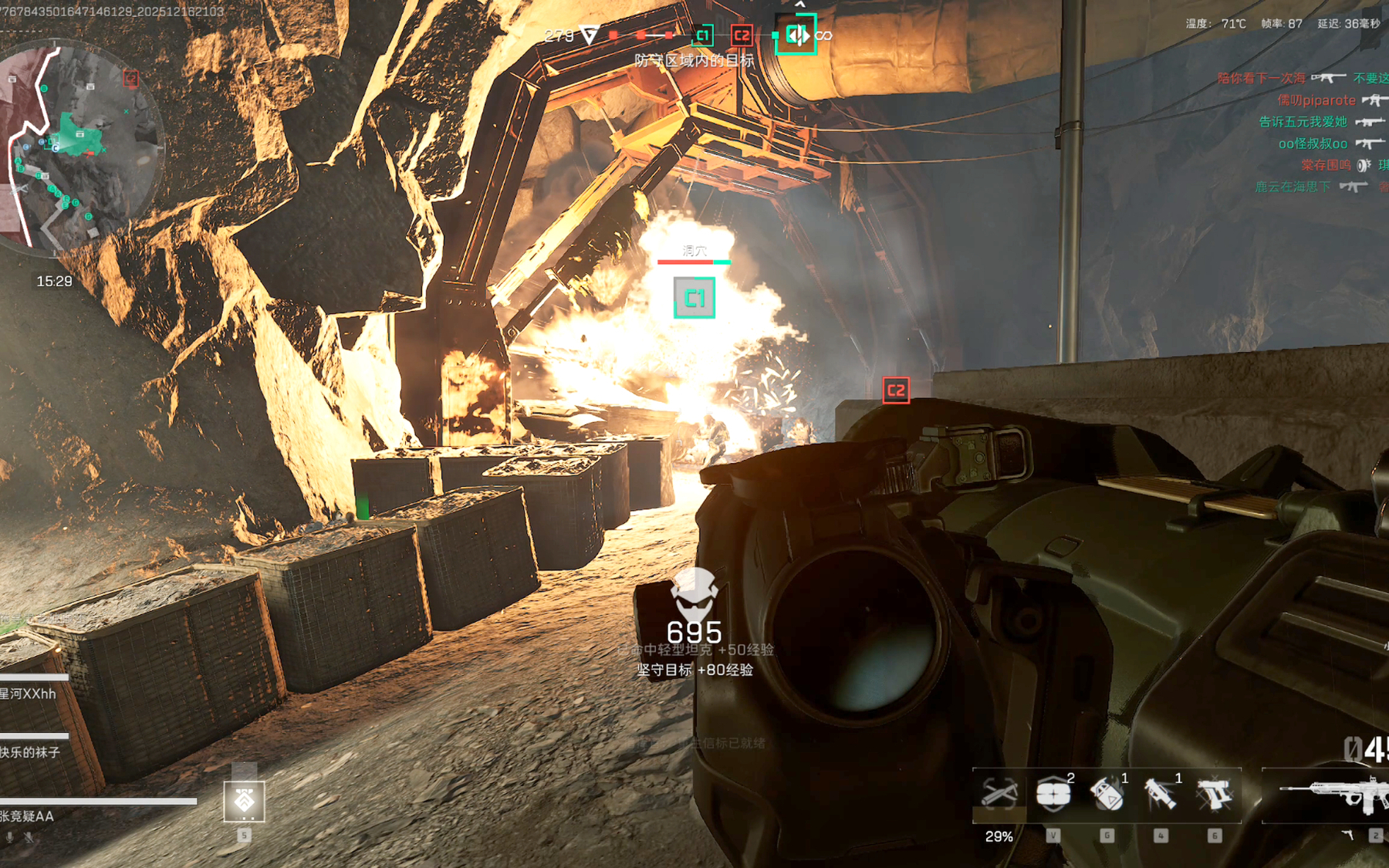Equip the rocket launcher gadget
1389x868 pixels.
pos(1161,795)
